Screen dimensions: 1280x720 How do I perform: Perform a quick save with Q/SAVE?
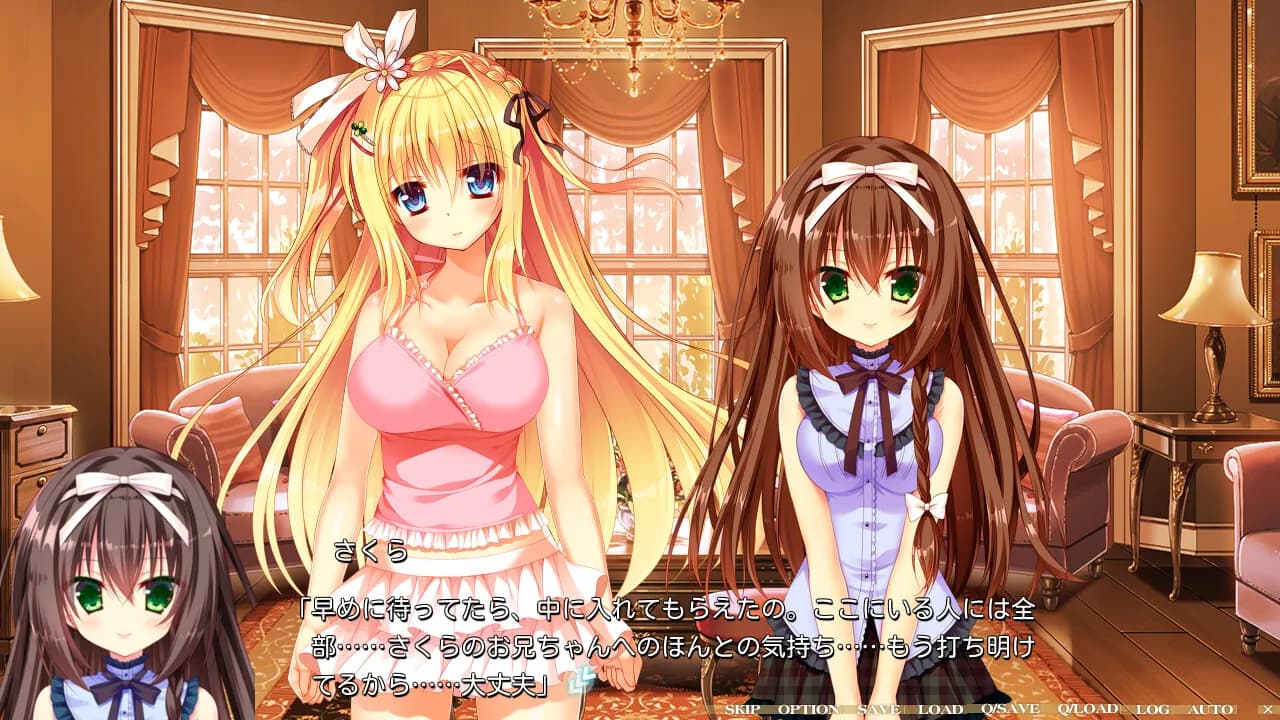click(1010, 710)
